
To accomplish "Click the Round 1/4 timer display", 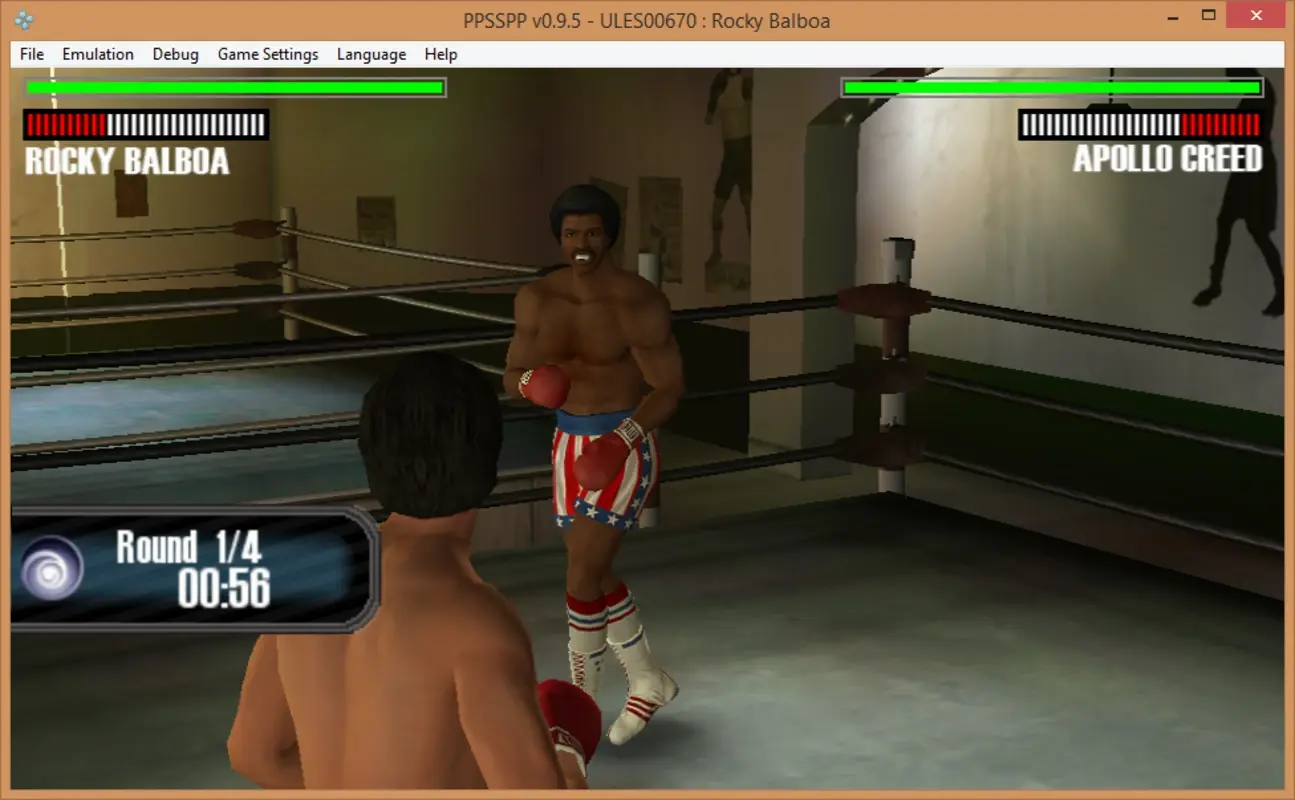I will click(x=187, y=544).
